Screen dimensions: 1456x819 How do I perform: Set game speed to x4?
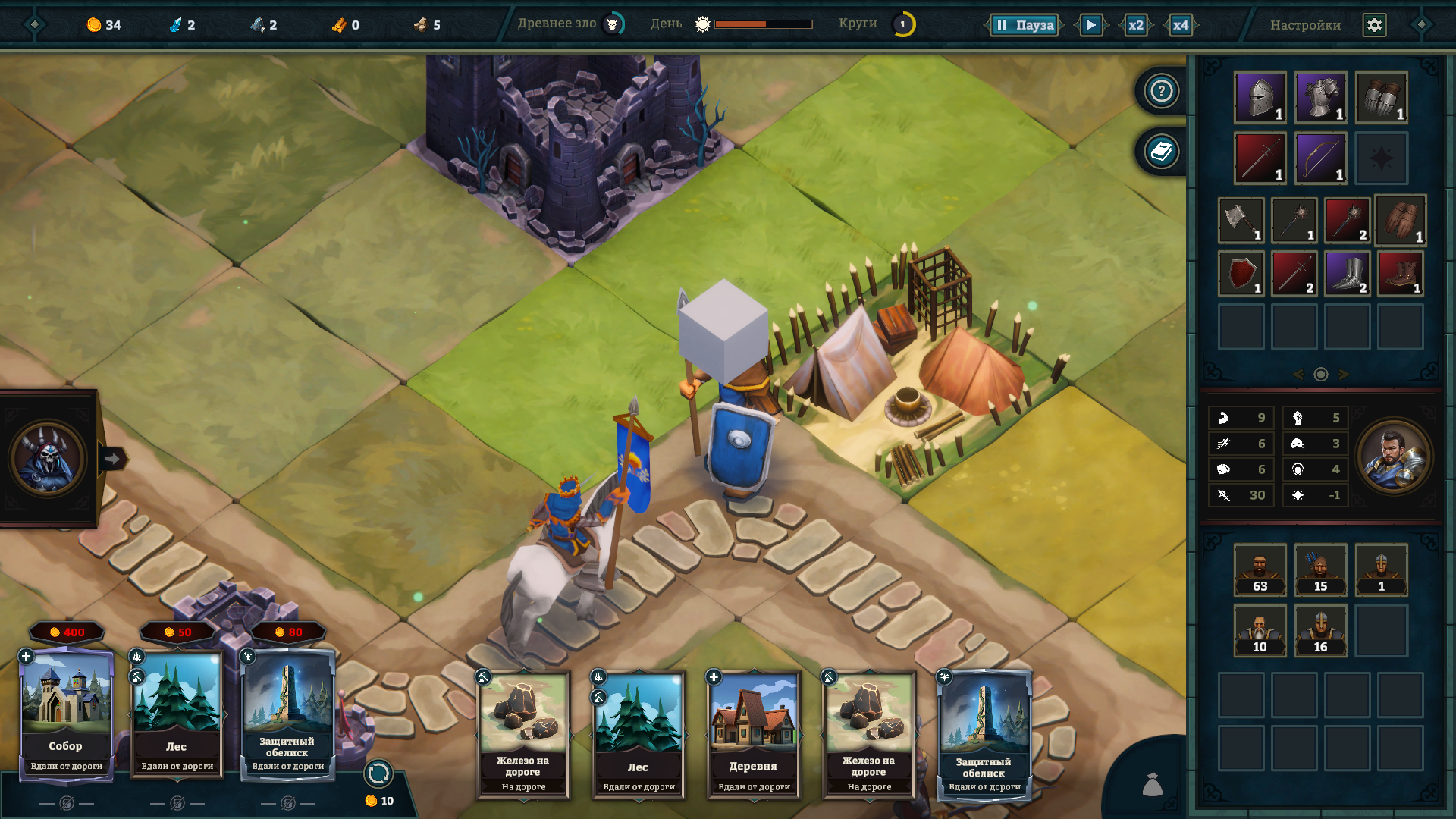coord(1181,25)
